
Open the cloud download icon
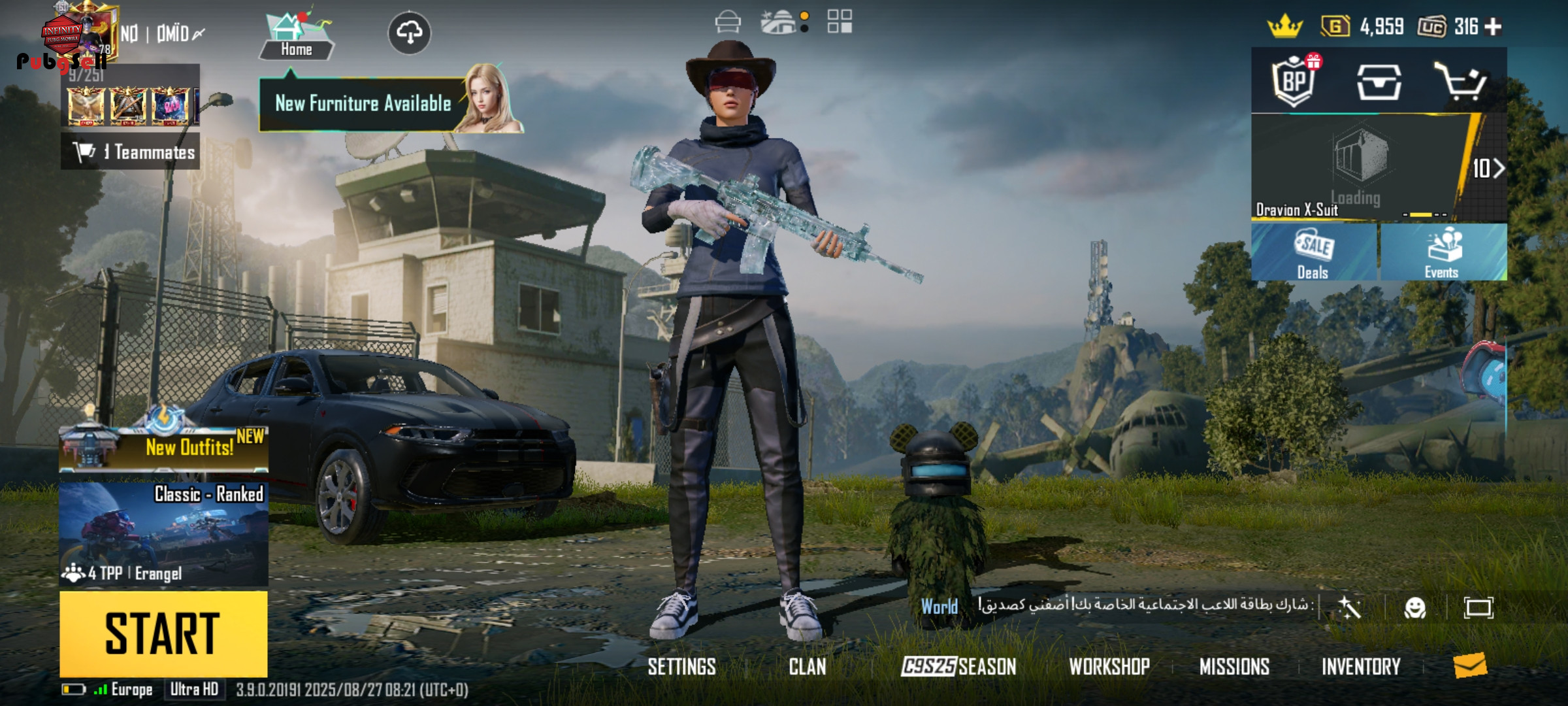click(x=409, y=32)
